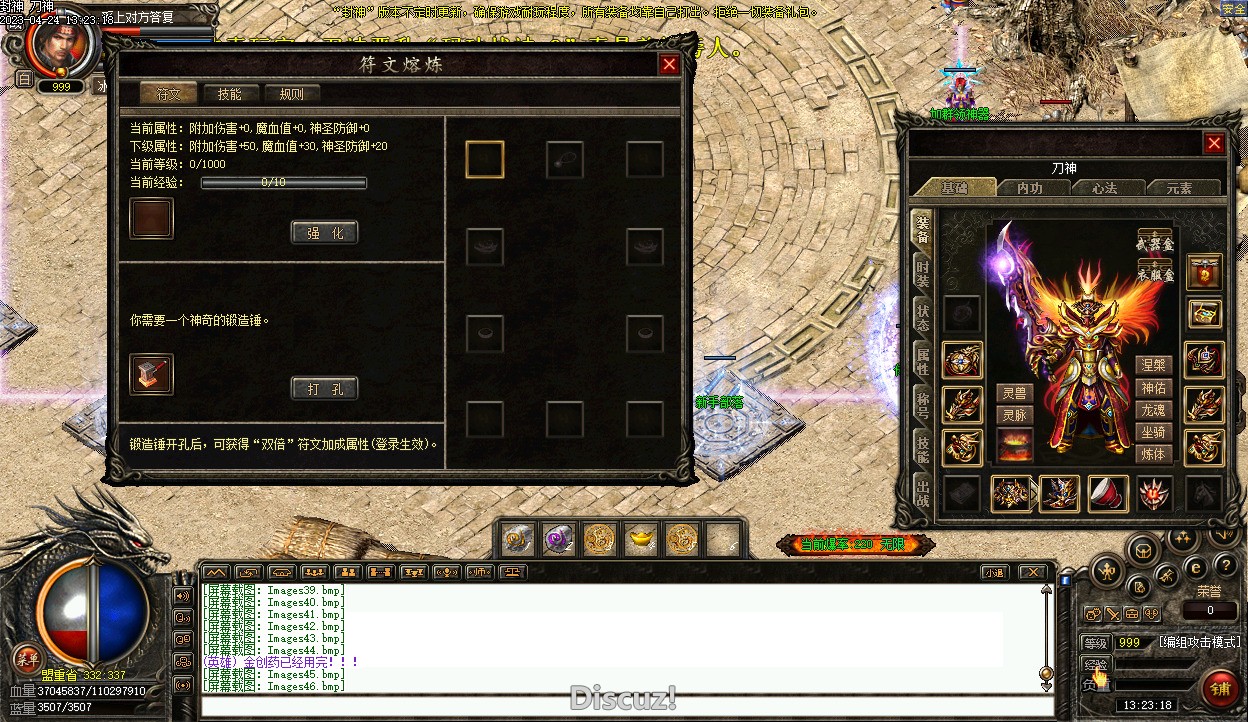1248x722 pixels.
Task: Click the 灵兽 spirit beast button
Action: [x=1014, y=394]
